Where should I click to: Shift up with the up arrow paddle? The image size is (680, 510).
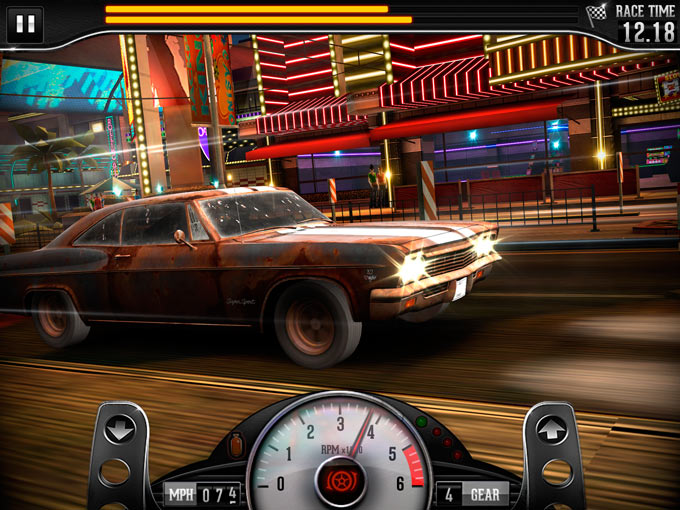click(551, 430)
